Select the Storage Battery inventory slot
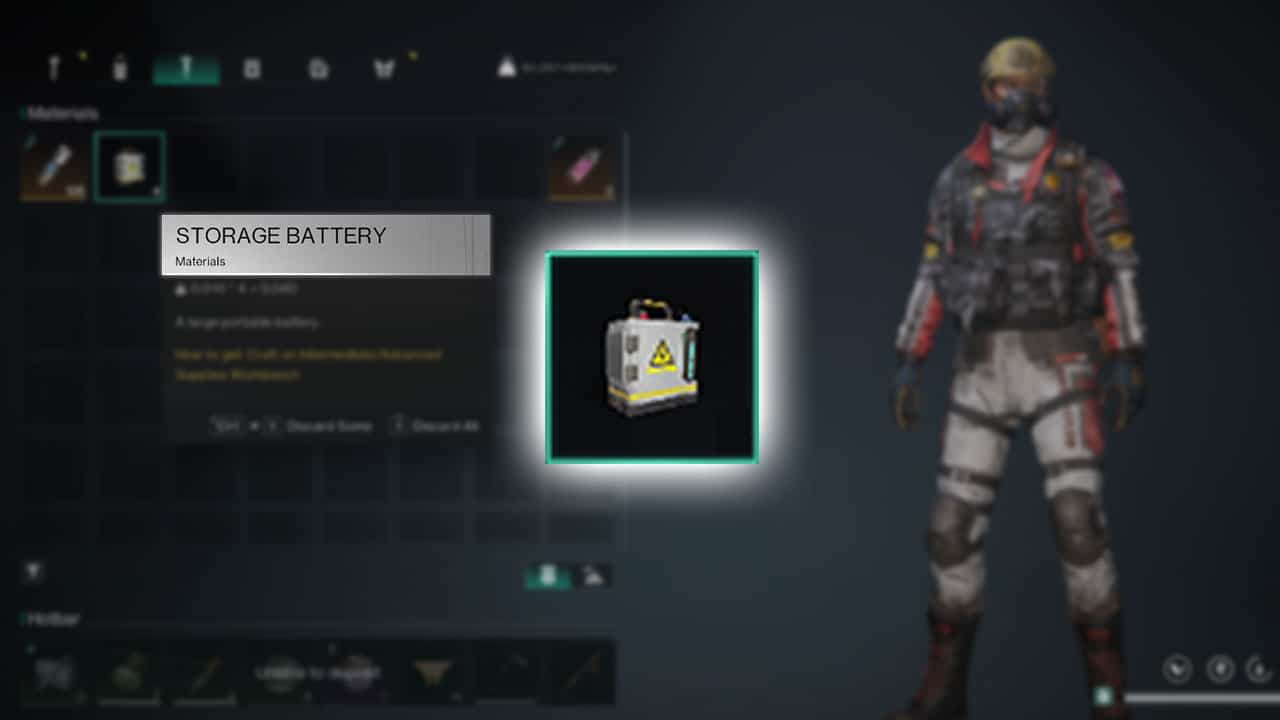This screenshot has height=720, width=1280. click(128, 166)
